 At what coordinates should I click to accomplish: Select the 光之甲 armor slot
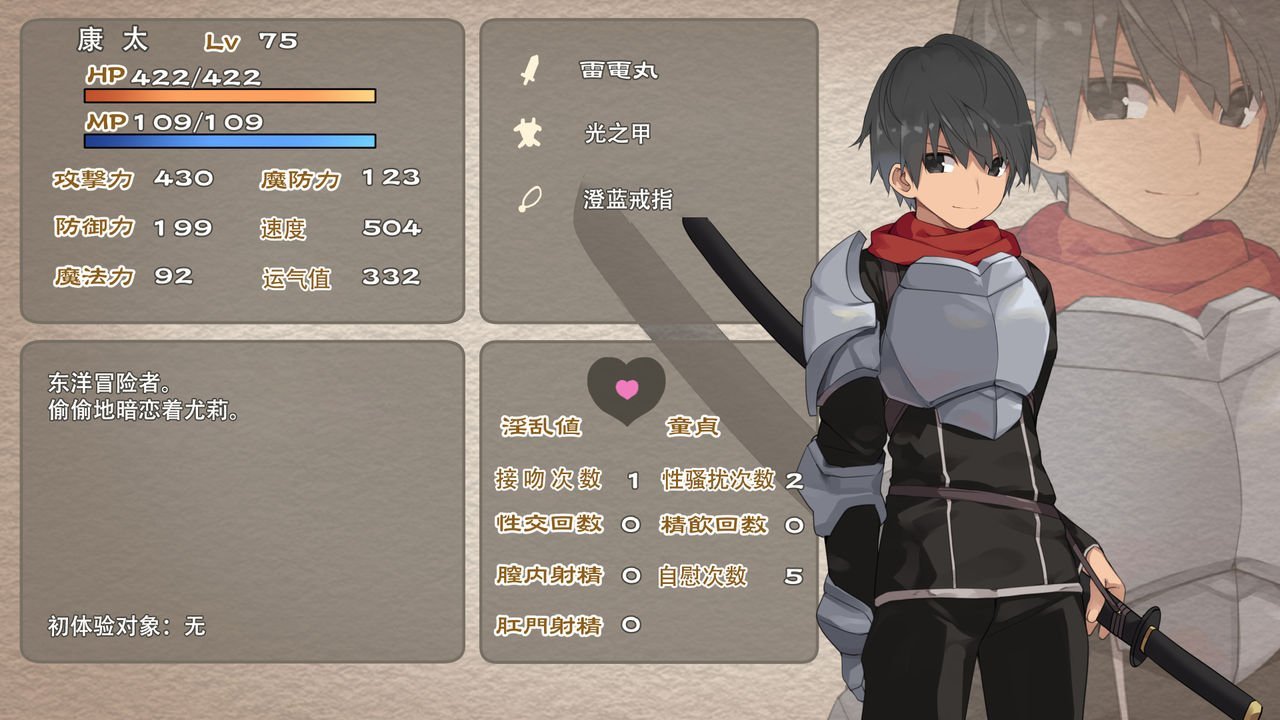[617, 134]
